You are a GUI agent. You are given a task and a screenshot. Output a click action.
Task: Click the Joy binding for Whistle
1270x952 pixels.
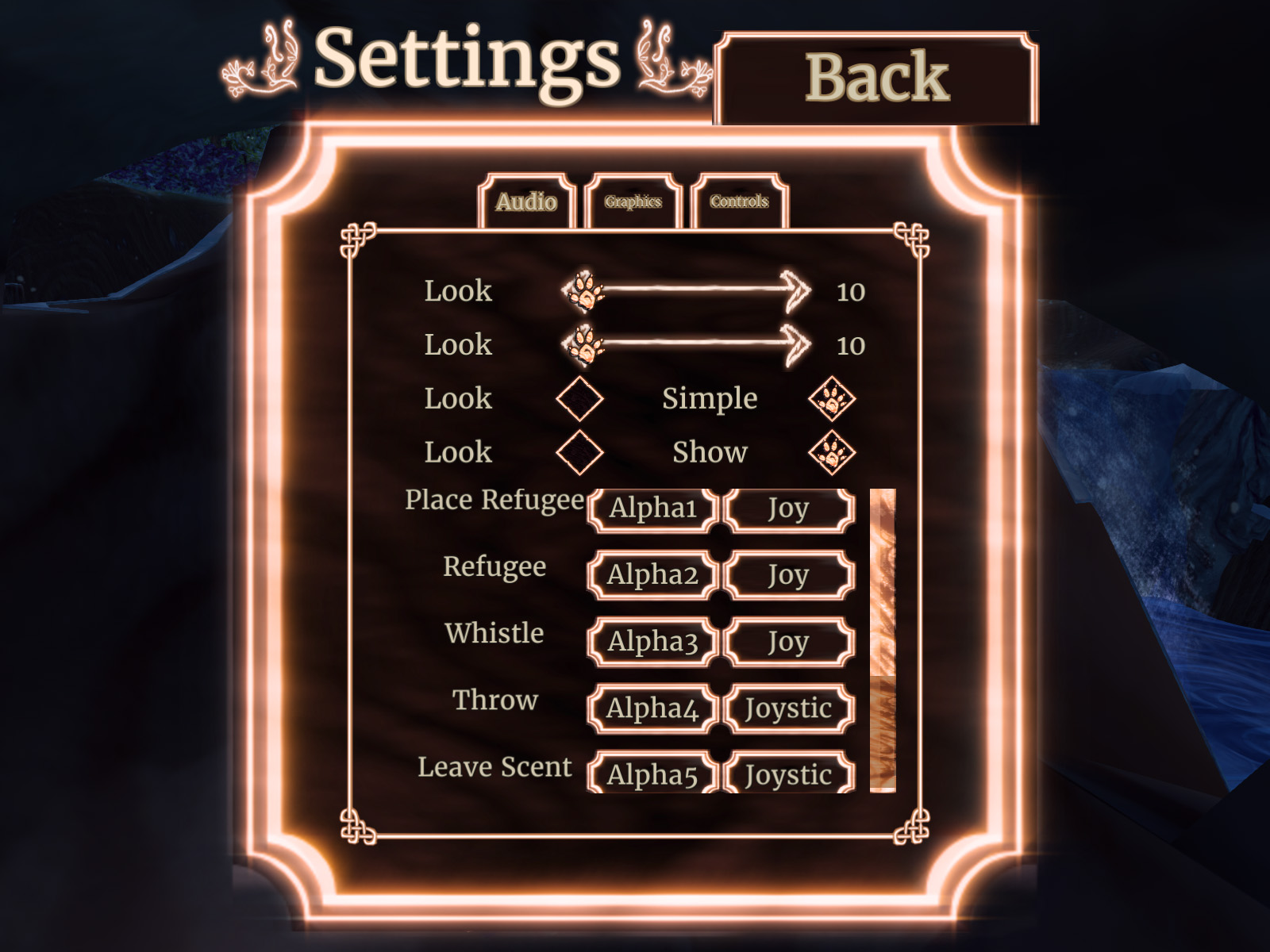coord(788,642)
